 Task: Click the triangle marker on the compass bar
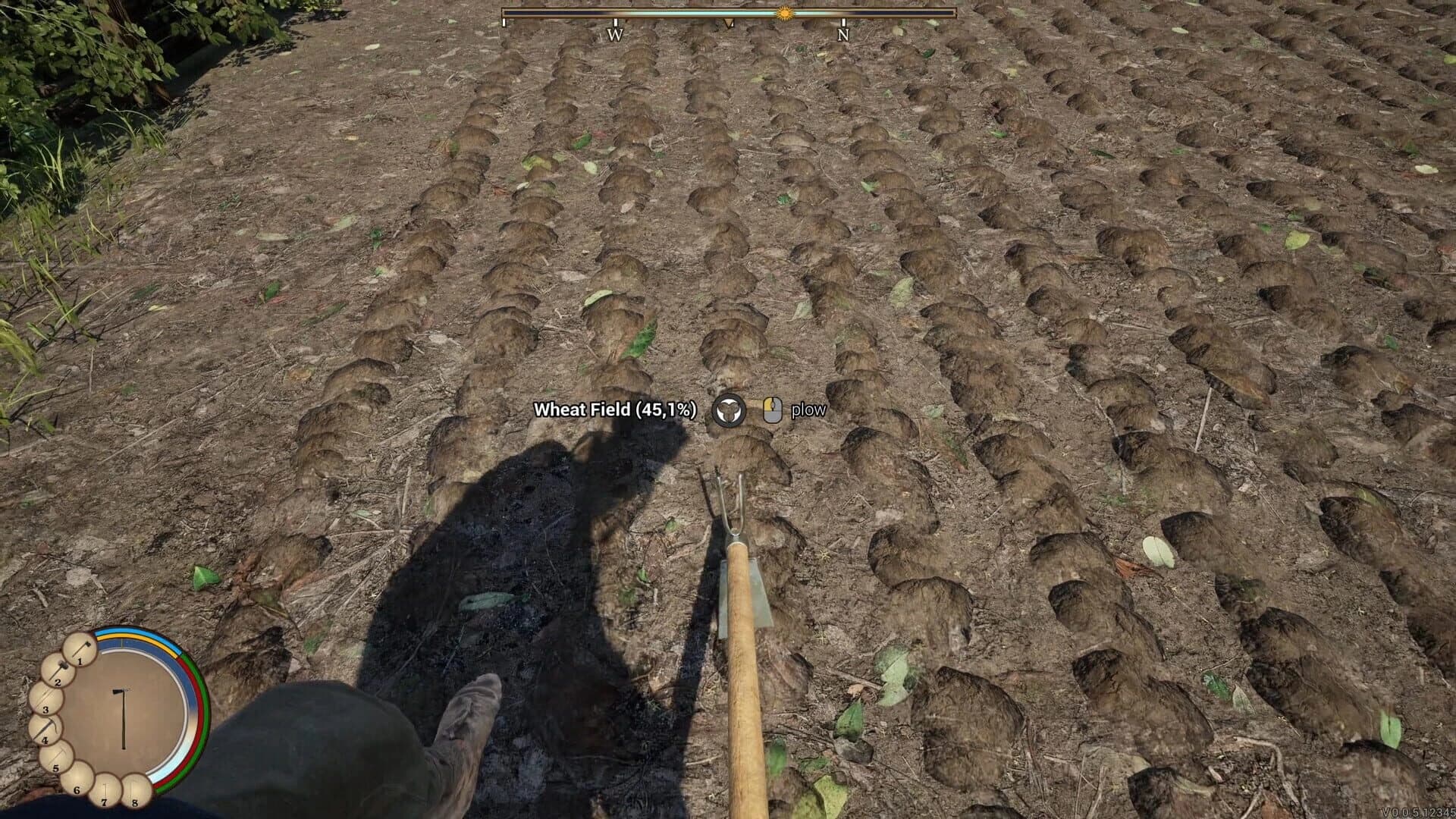[729, 23]
